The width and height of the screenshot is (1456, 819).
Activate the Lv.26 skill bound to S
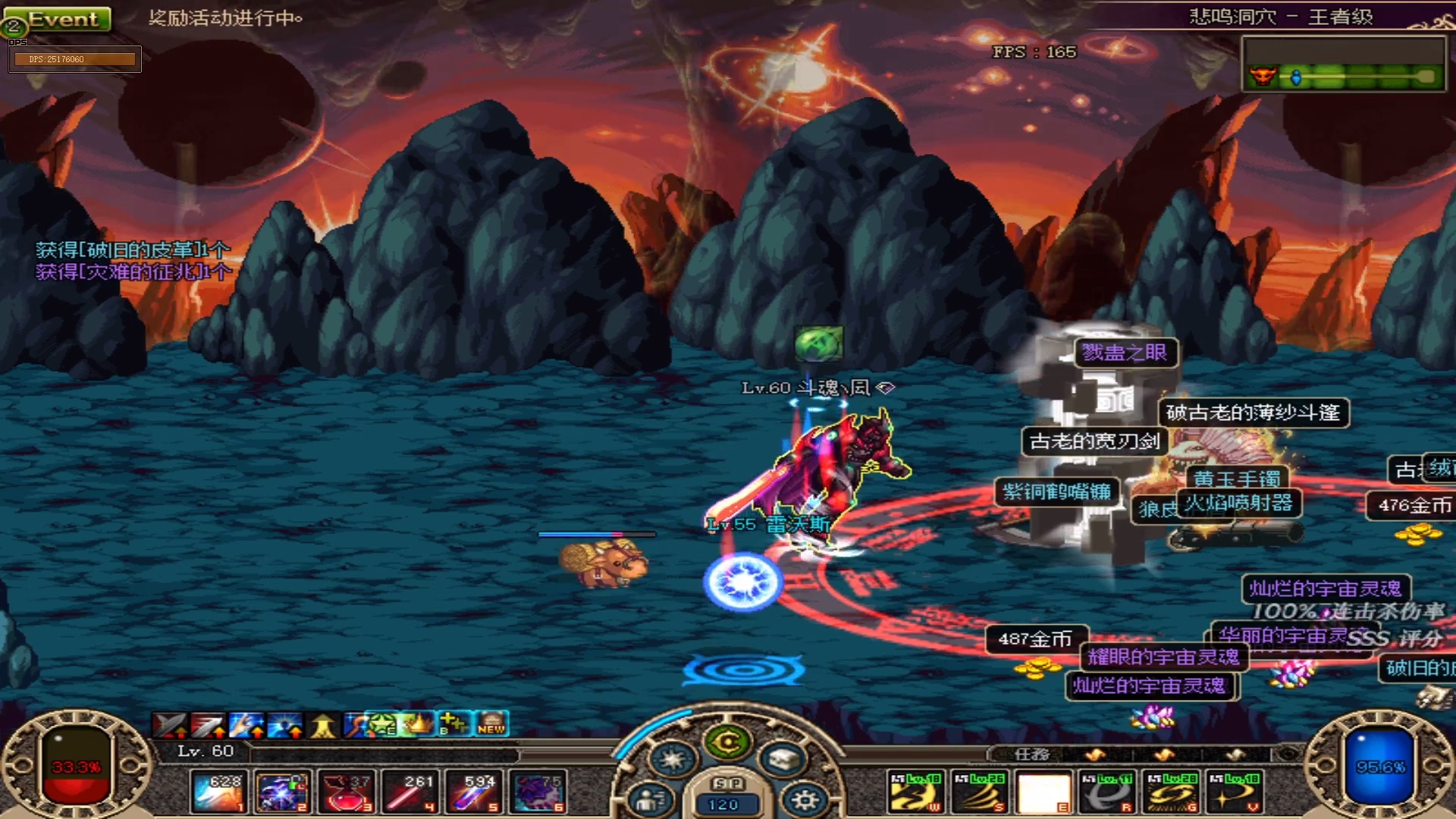979,793
